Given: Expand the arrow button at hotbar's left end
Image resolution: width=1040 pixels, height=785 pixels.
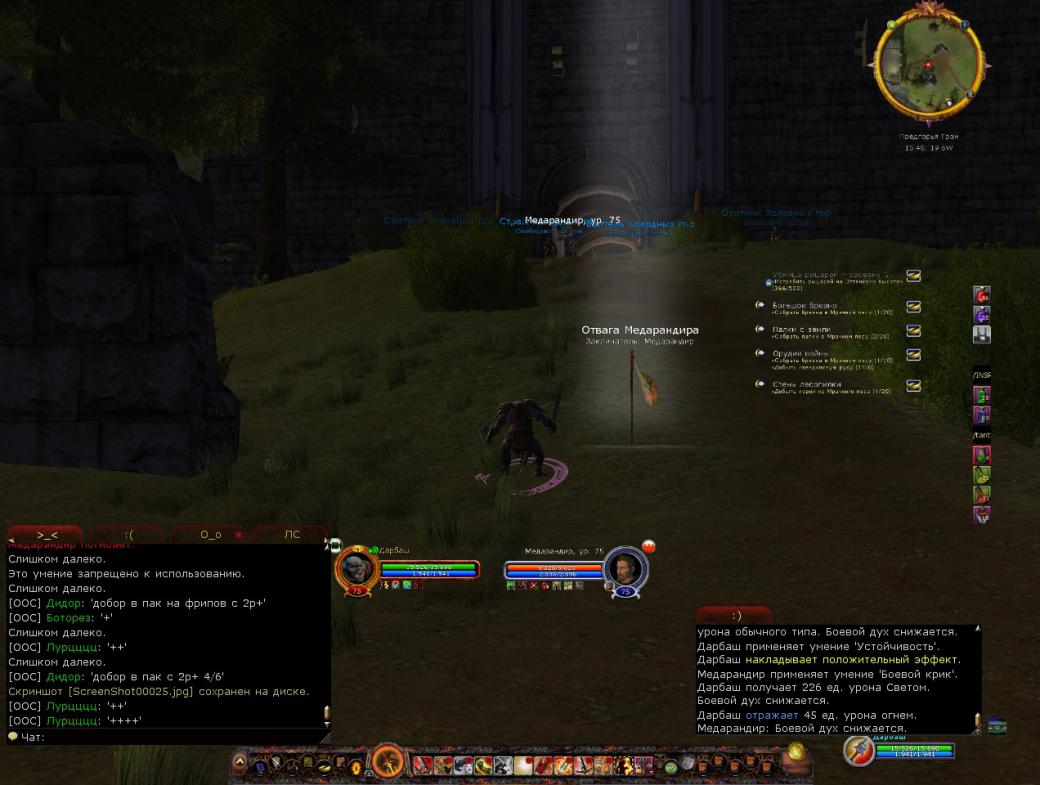Looking at the screenshot, I should point(240,764).
